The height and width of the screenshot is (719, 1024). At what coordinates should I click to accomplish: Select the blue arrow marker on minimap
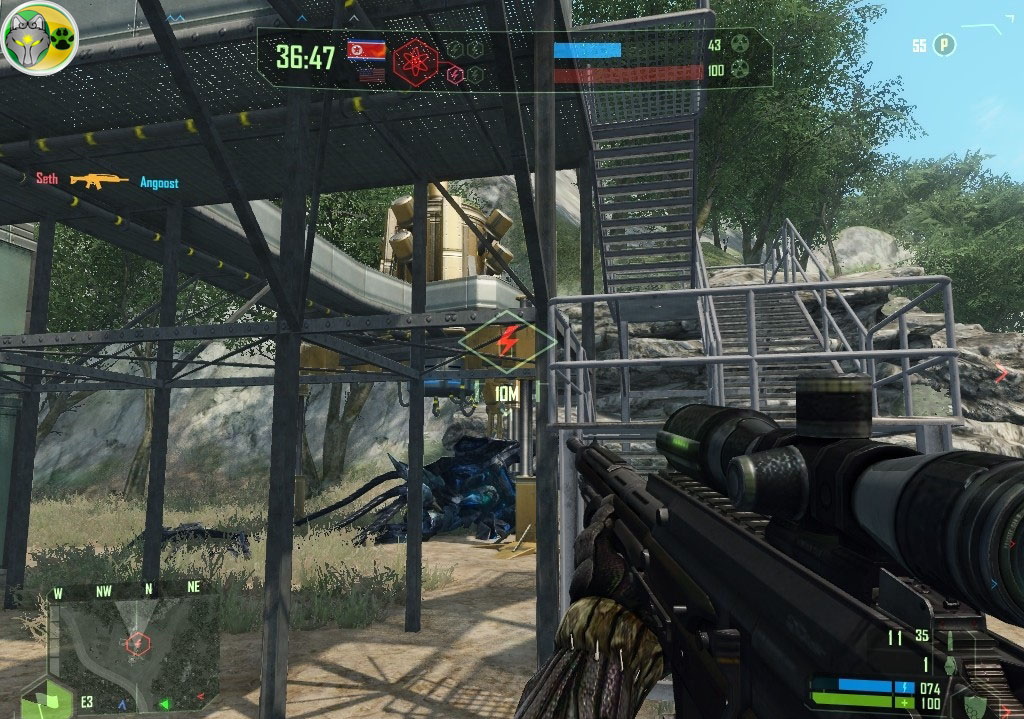pos(123,703)
